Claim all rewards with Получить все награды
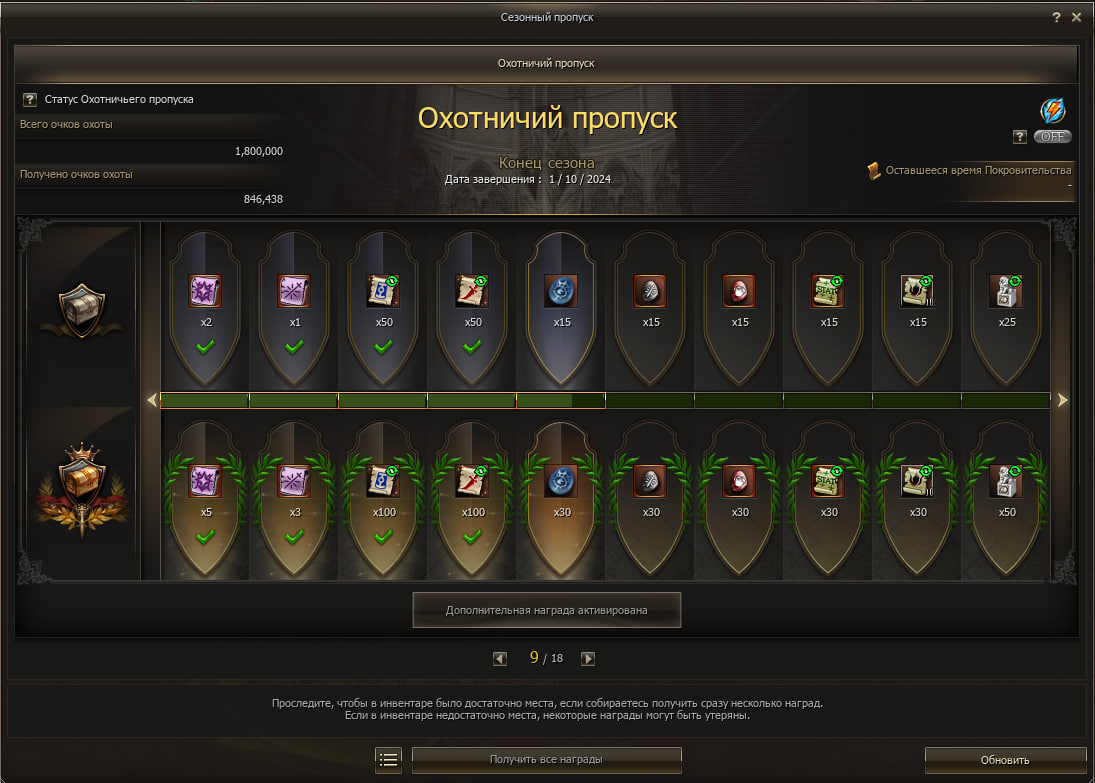 point(546,760)
